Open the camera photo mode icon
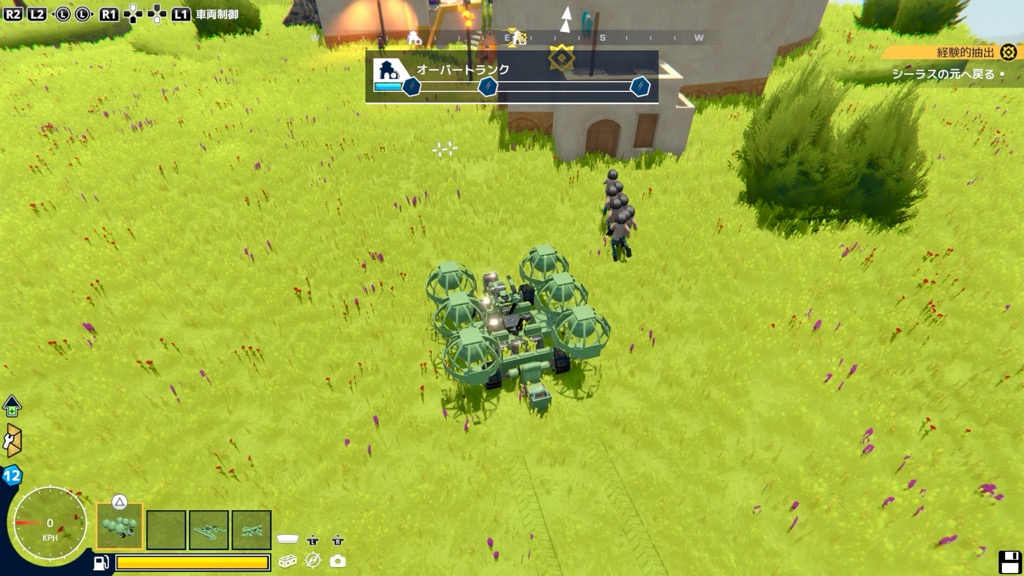Viewport: 1024px width, 576px height. (338, 561)
